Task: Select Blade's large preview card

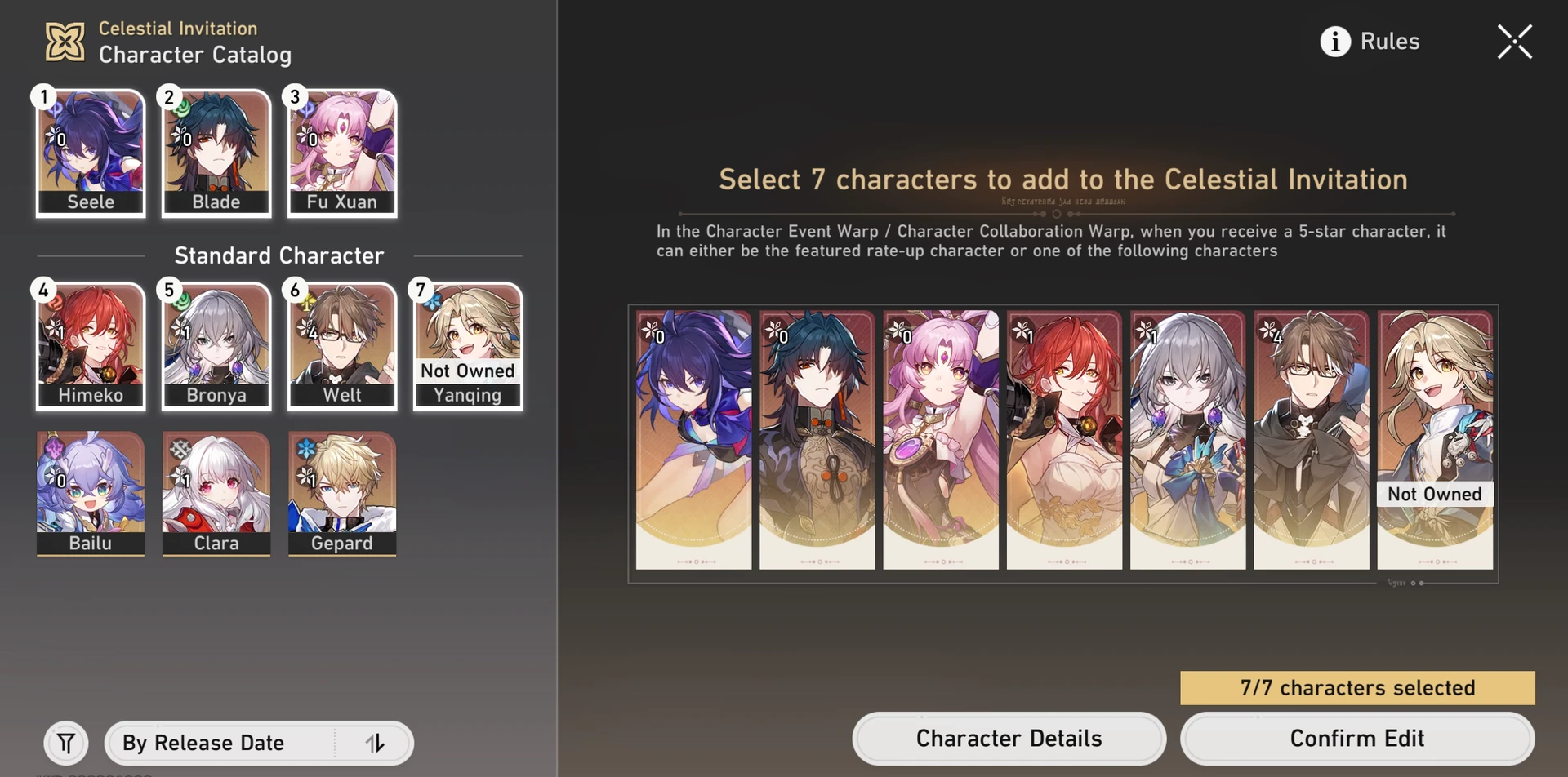Action: pos(817,441)
